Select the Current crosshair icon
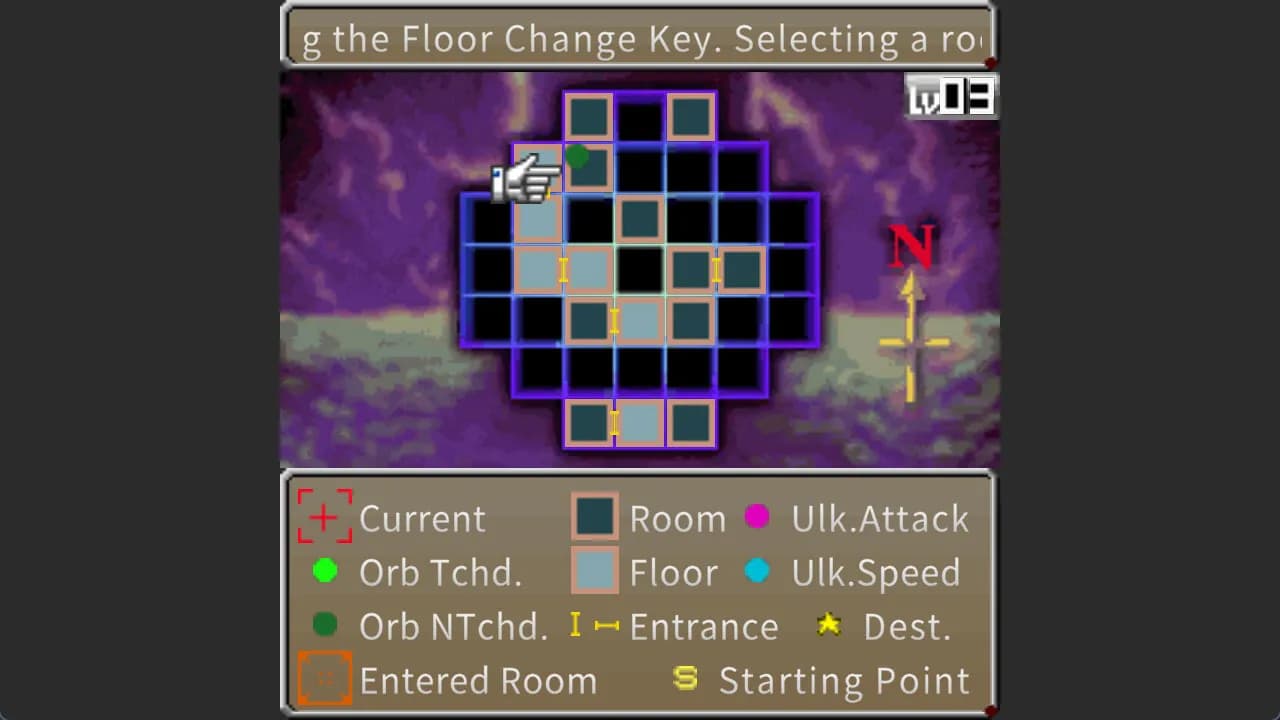Image resolution: width=1280 pixels, height=720 pixels. pyautogui.click(x=323, y=518)
